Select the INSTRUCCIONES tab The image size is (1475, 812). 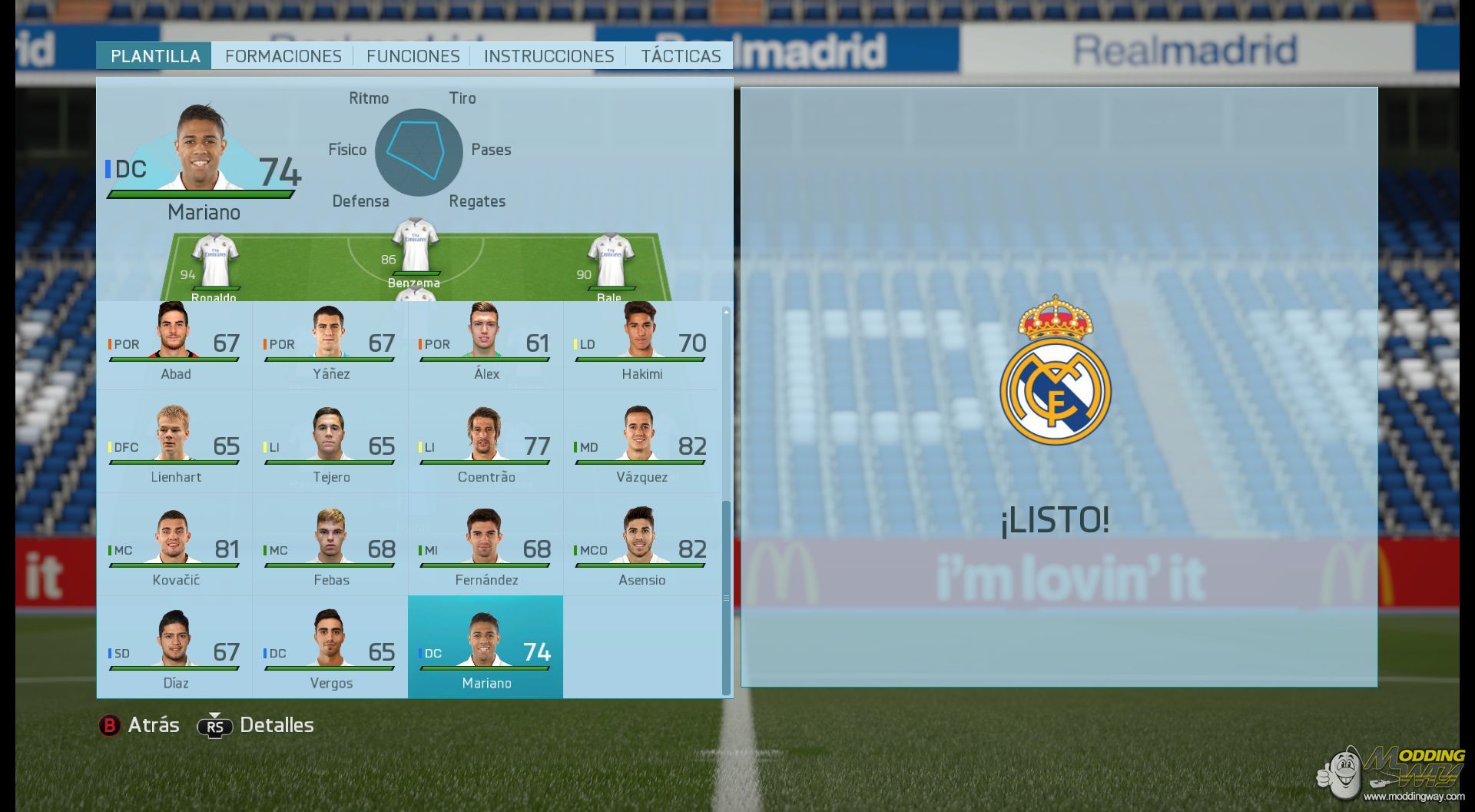click(549, 56)
